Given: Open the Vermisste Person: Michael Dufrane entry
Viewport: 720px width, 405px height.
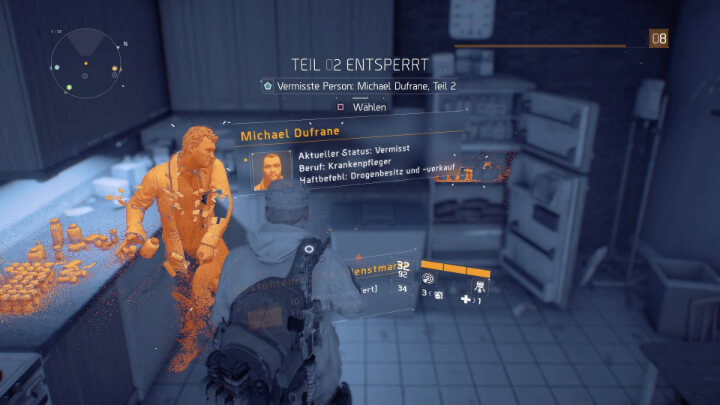Looking at the screenshot, I should pos(358,87).
